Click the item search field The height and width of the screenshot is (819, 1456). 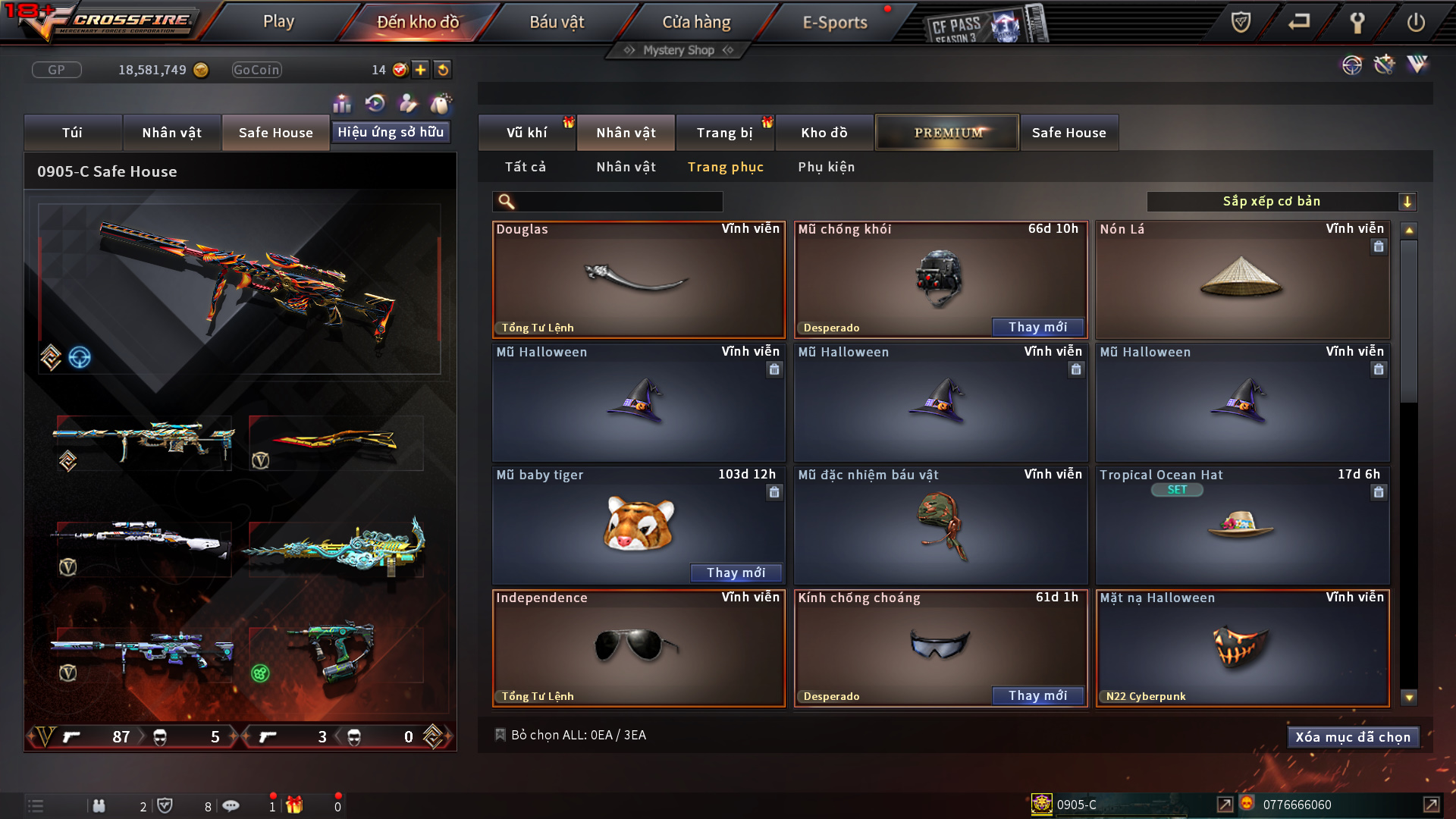618,202
